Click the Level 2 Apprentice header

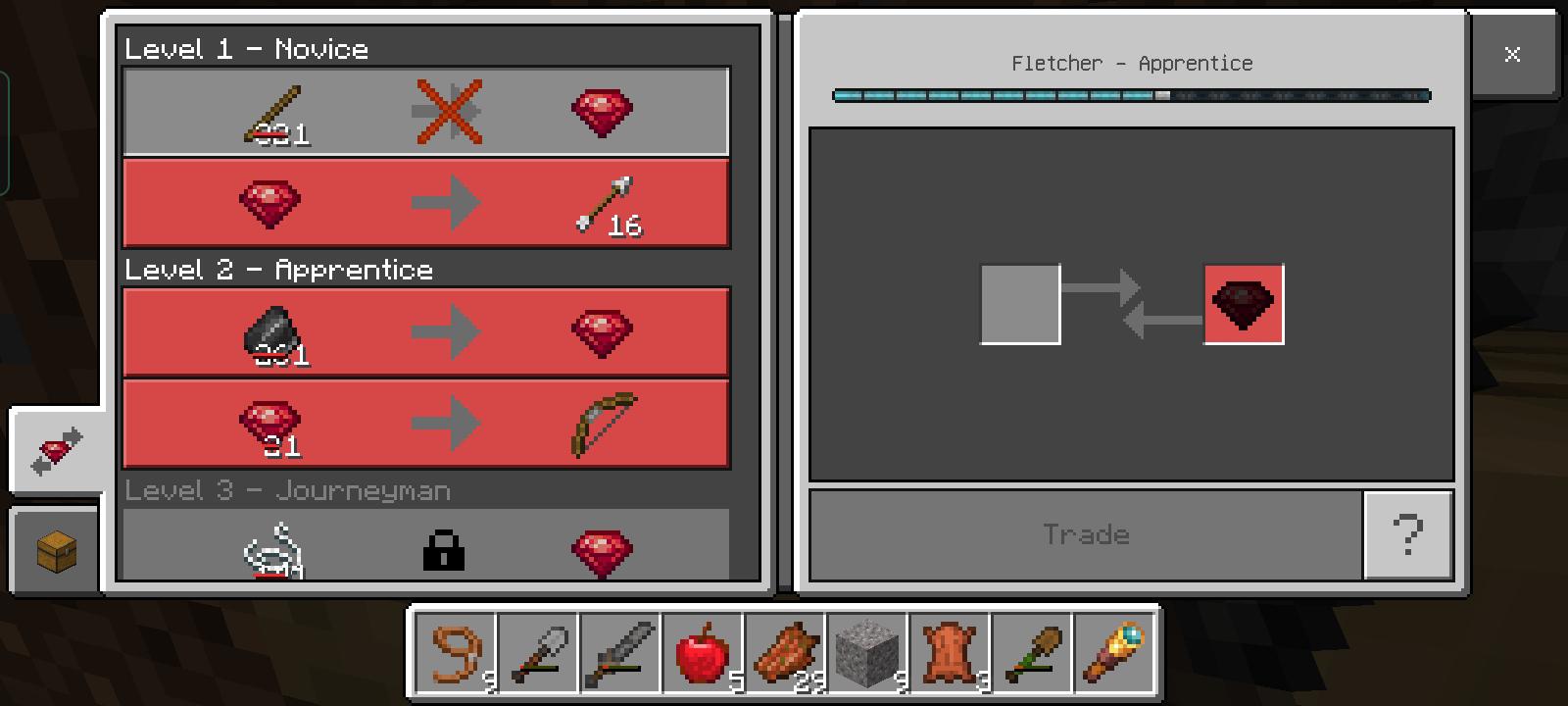coord(277,270)
